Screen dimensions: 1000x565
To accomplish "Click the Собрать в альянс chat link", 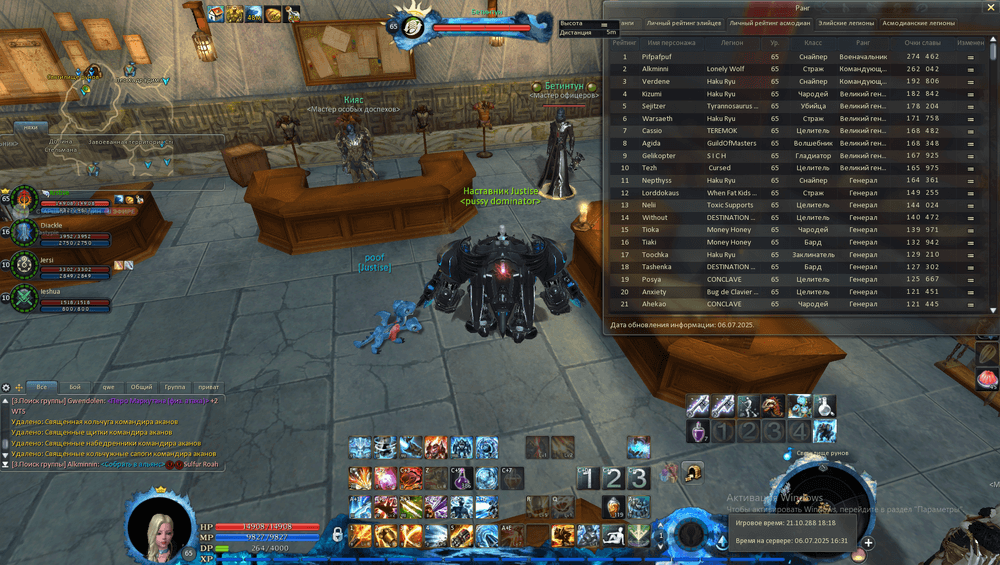I will 134,465.
